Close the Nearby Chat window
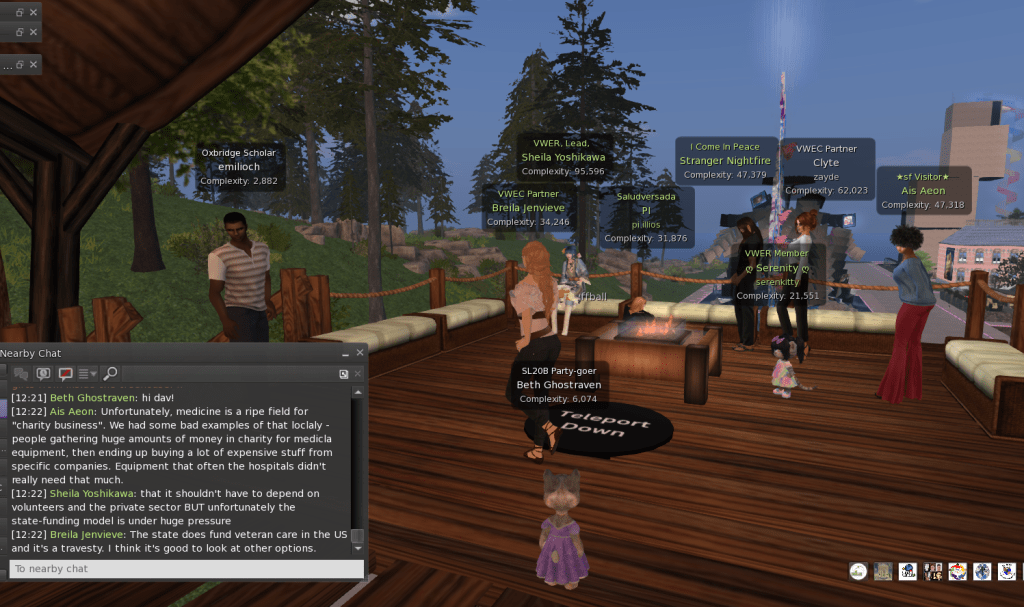 (360, 353)
